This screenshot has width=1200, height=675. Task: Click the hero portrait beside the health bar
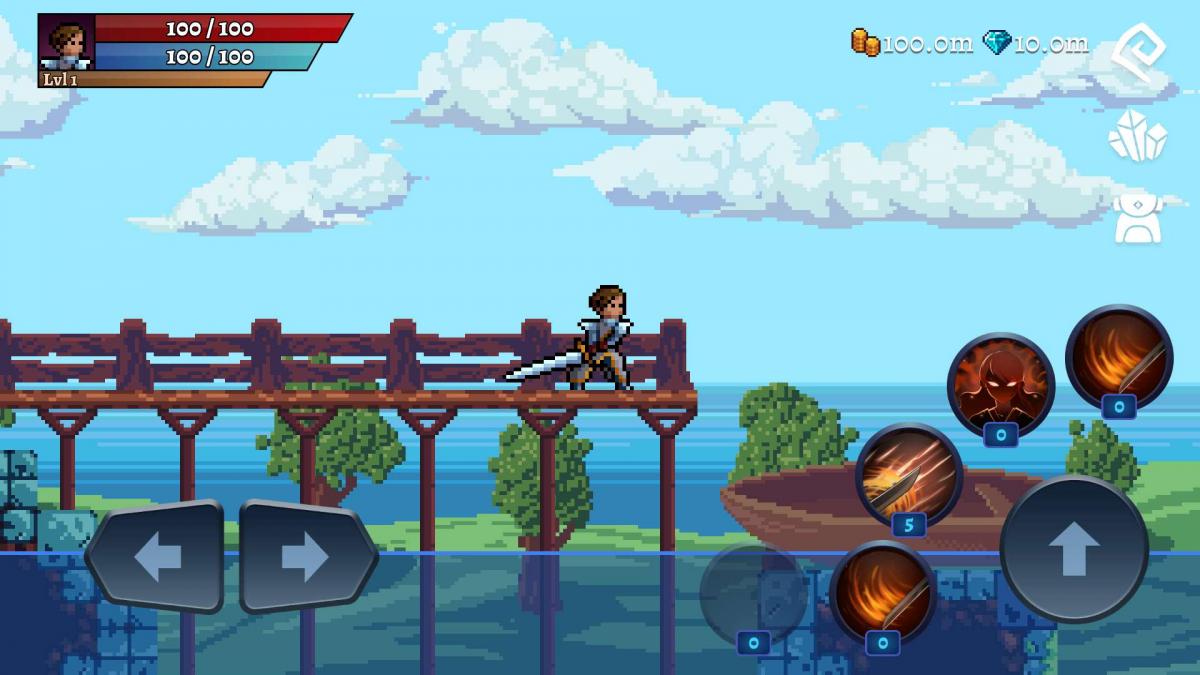[x=67, y=43]
